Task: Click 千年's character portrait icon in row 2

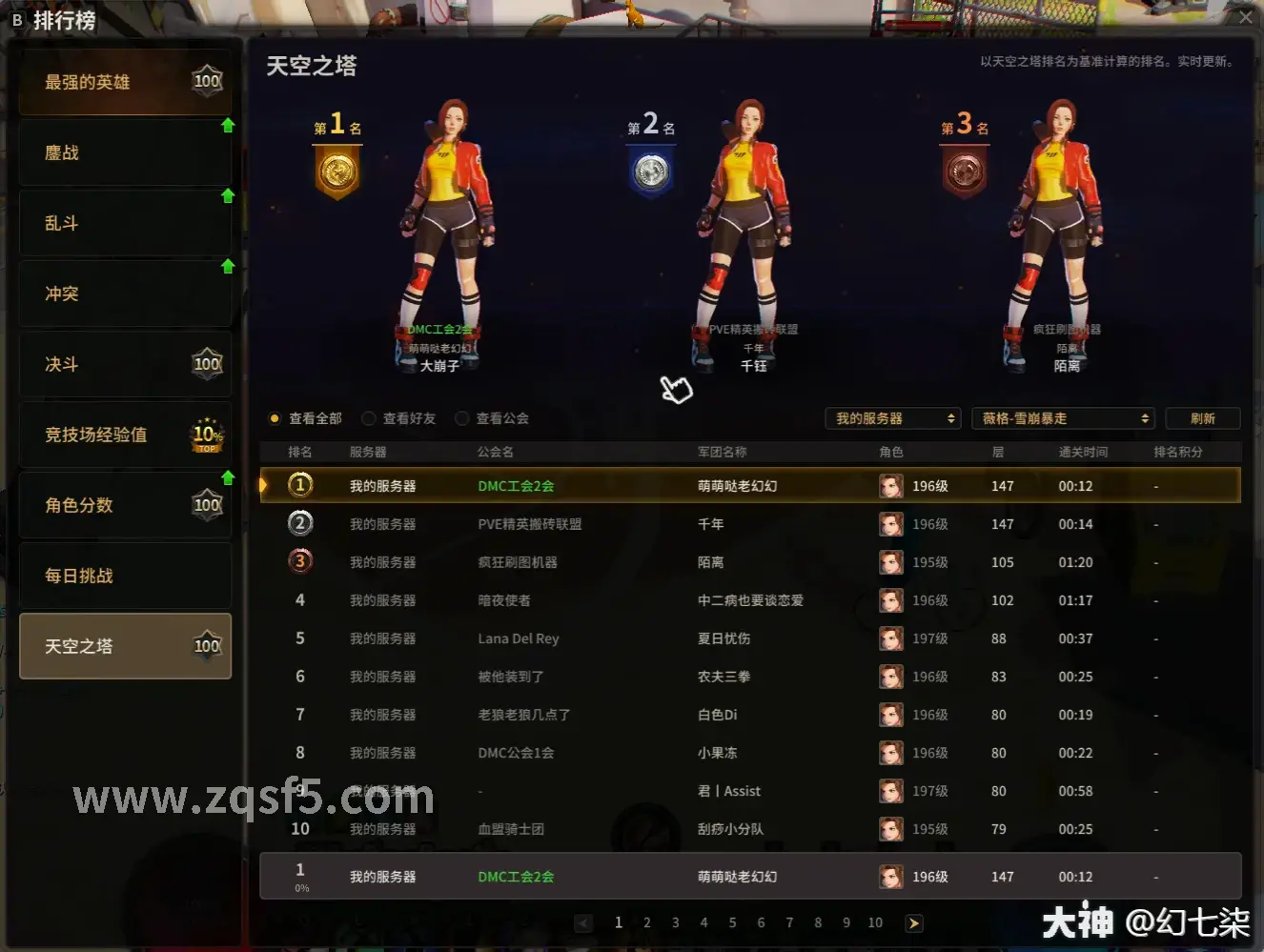Action: tap(890, 523)
